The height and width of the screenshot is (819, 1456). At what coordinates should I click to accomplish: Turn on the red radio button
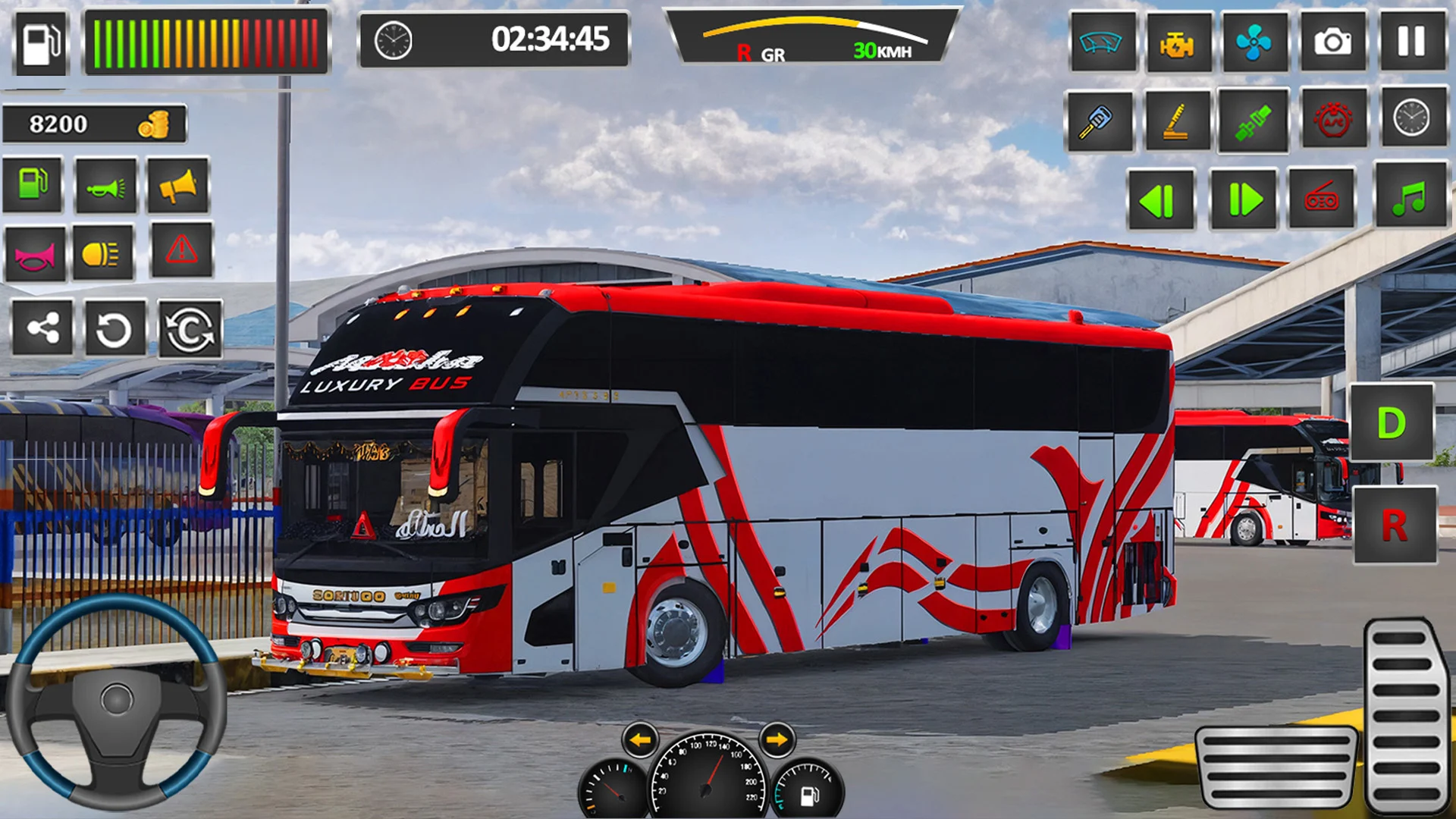pyautogui.click(x=1322, y=200)
